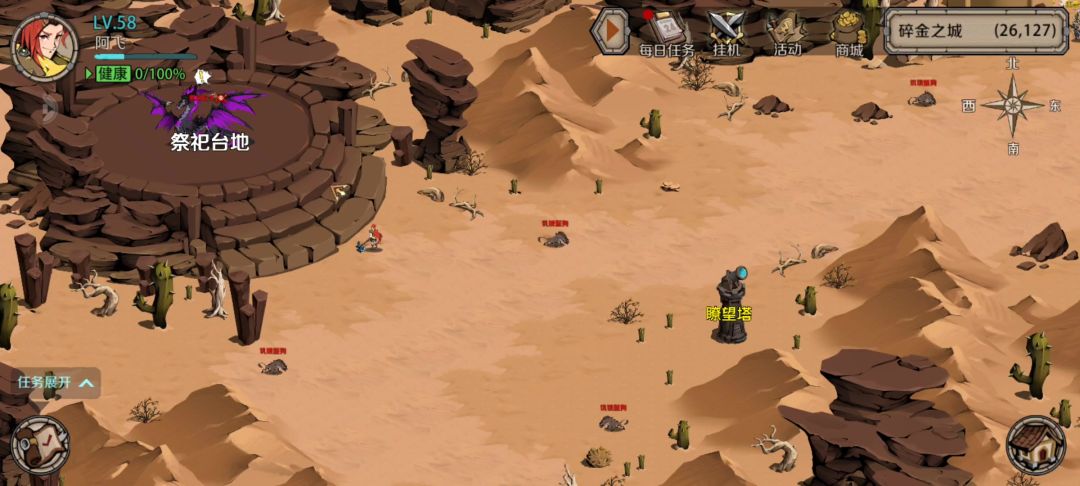The width and height of the screenshot is (1080, 486).
Task: Expand the 任务展开 quest list
Action: coord(56,382)
